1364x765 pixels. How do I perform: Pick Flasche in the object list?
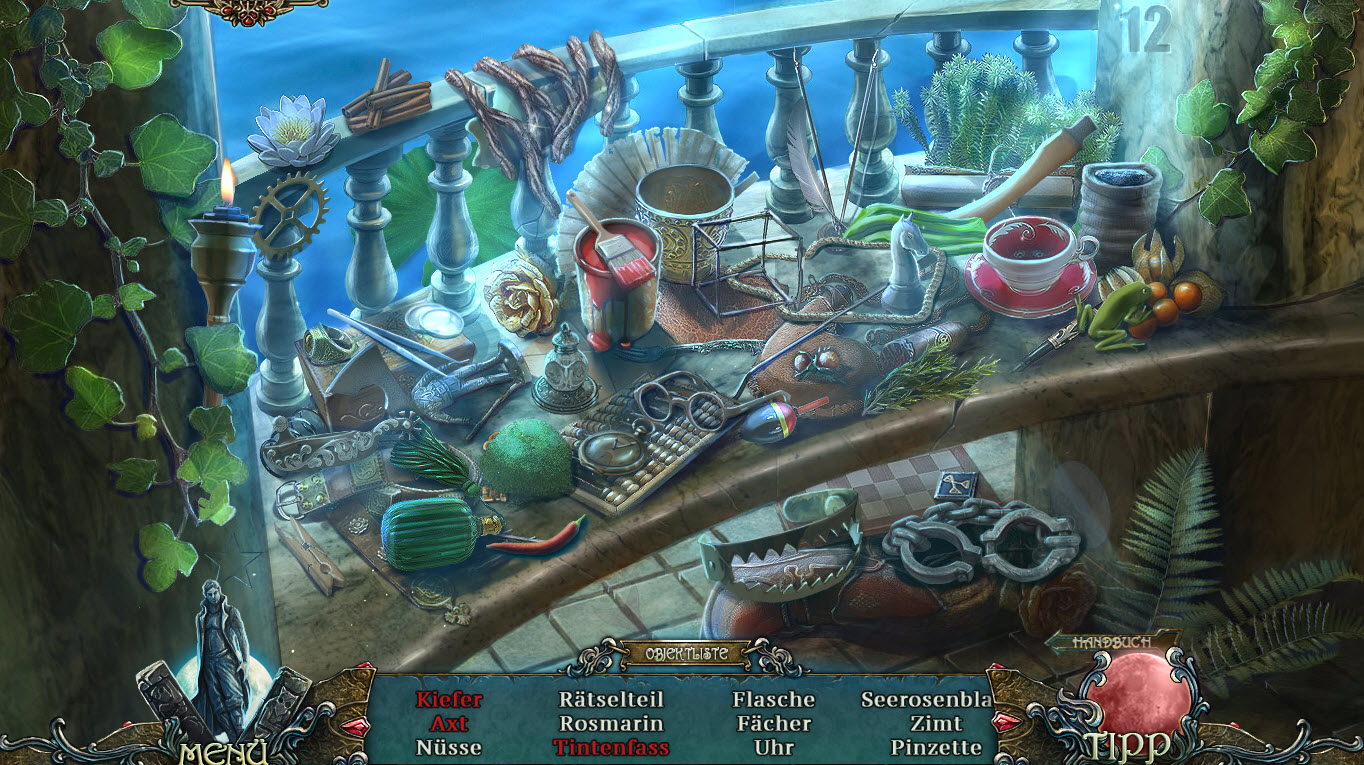(x=773, y=700)
